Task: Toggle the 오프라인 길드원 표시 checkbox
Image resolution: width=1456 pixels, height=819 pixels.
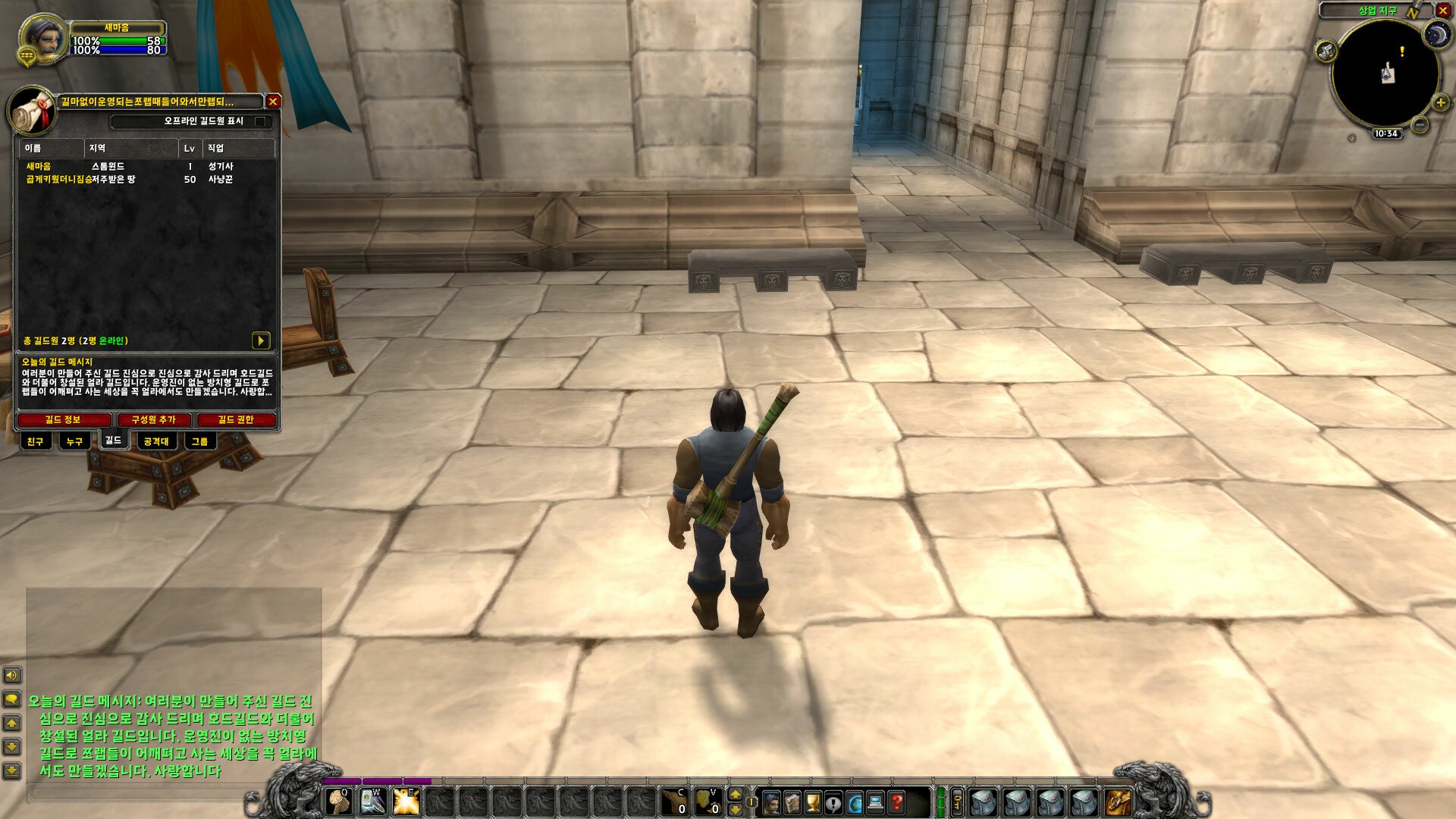Action: (260, 121)
